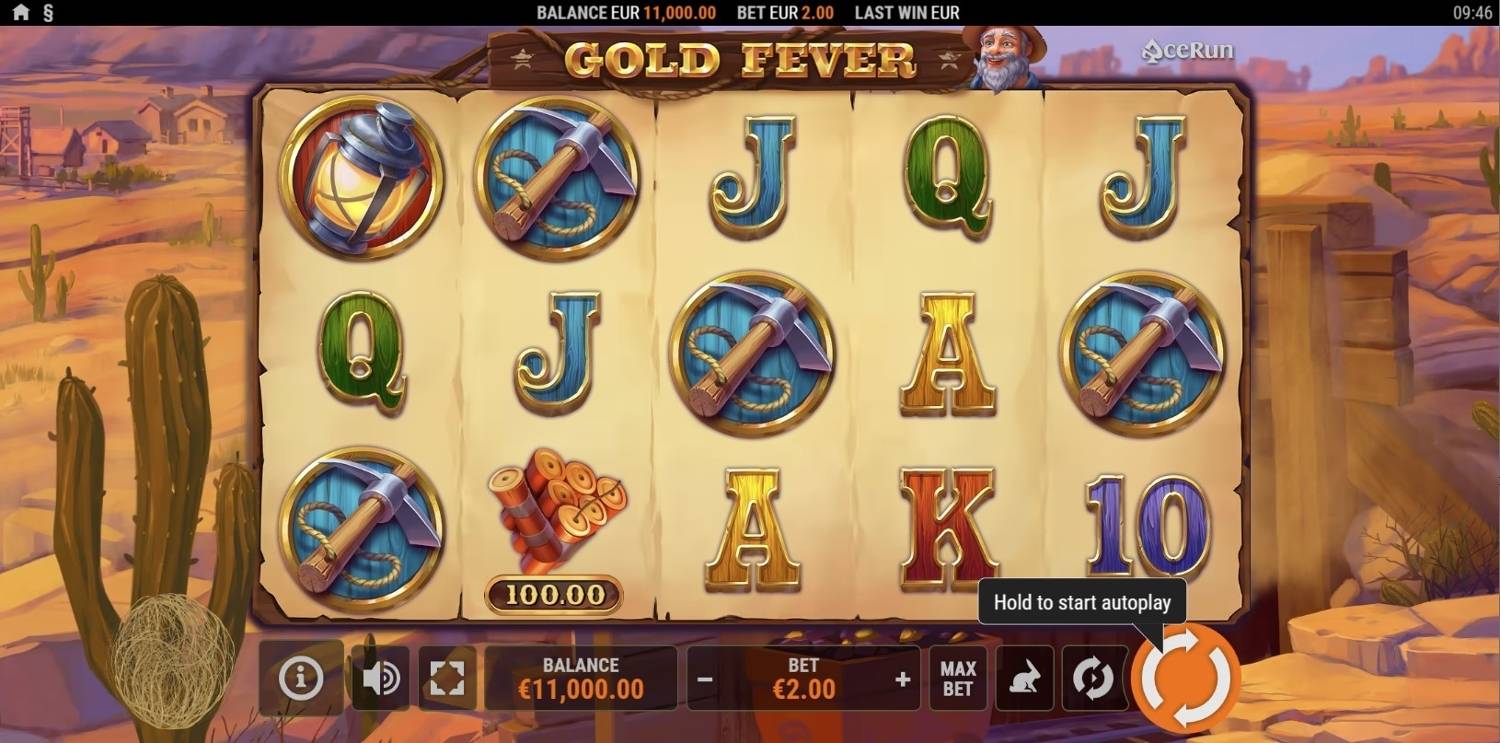This screenshot has width=1500, height=743.
Task: Click the 'Hold to start autoplay' tooltip
Action: click(x=1080, y=602)
